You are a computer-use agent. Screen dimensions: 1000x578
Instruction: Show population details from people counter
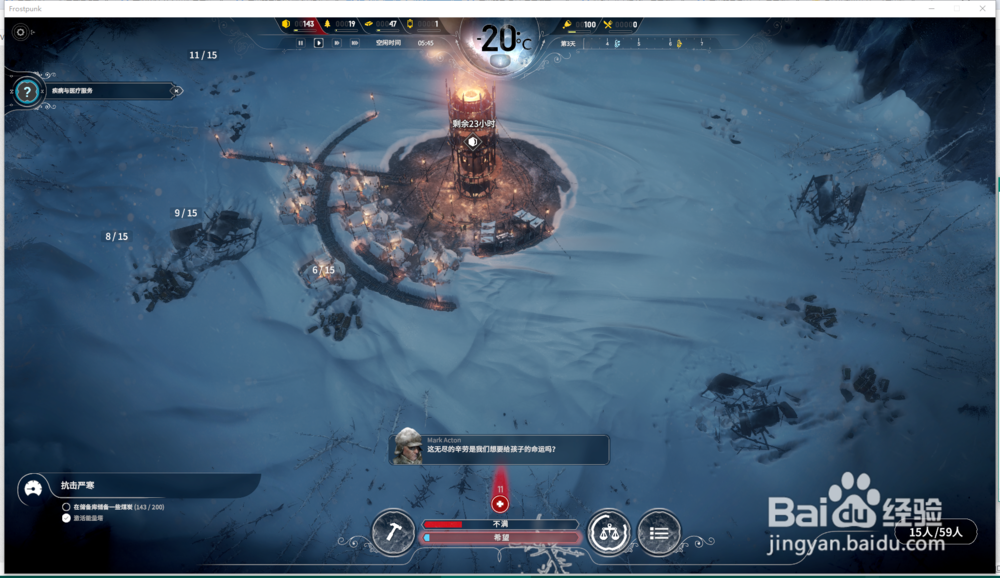point(936,533)
